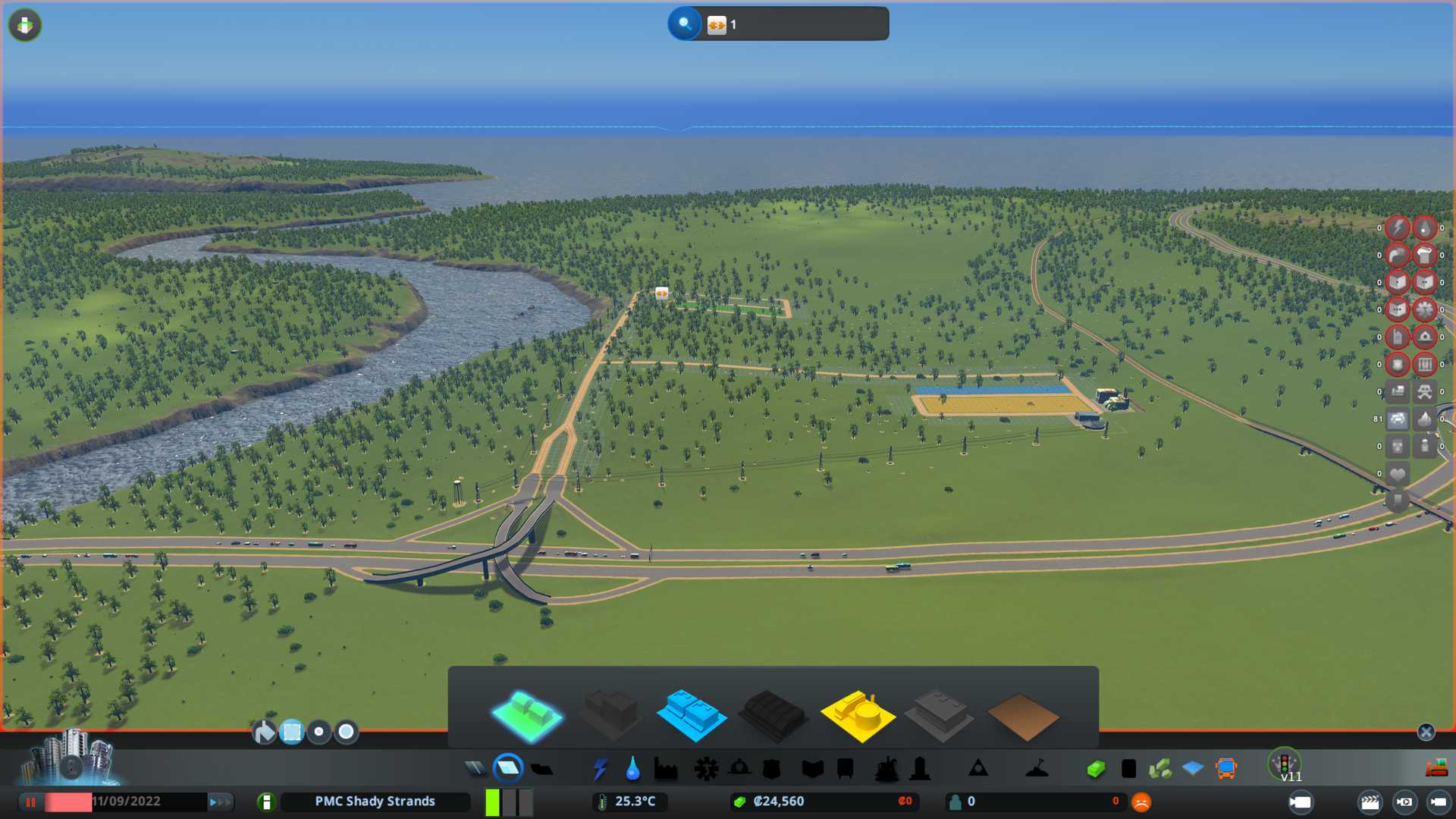Viewport: 1456px width, 819px height.
Task: Pick the yellow industrial zoning type
Action: pyautogui.click(x=857, y=714)
